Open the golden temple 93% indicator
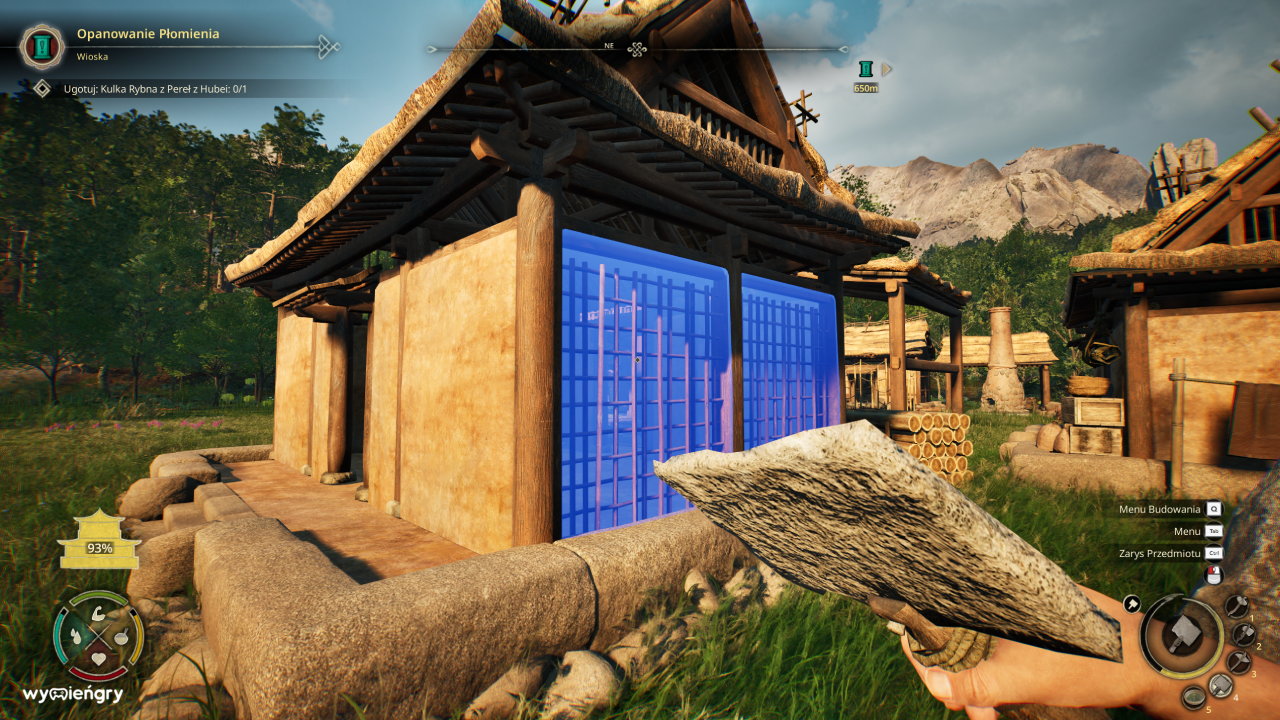 [99, 541]
